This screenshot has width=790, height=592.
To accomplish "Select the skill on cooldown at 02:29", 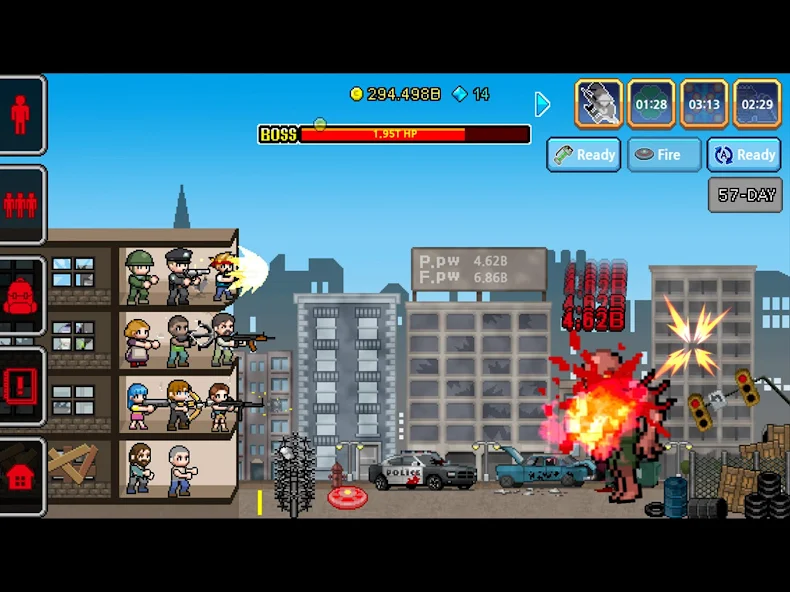I will click(757, 104).
